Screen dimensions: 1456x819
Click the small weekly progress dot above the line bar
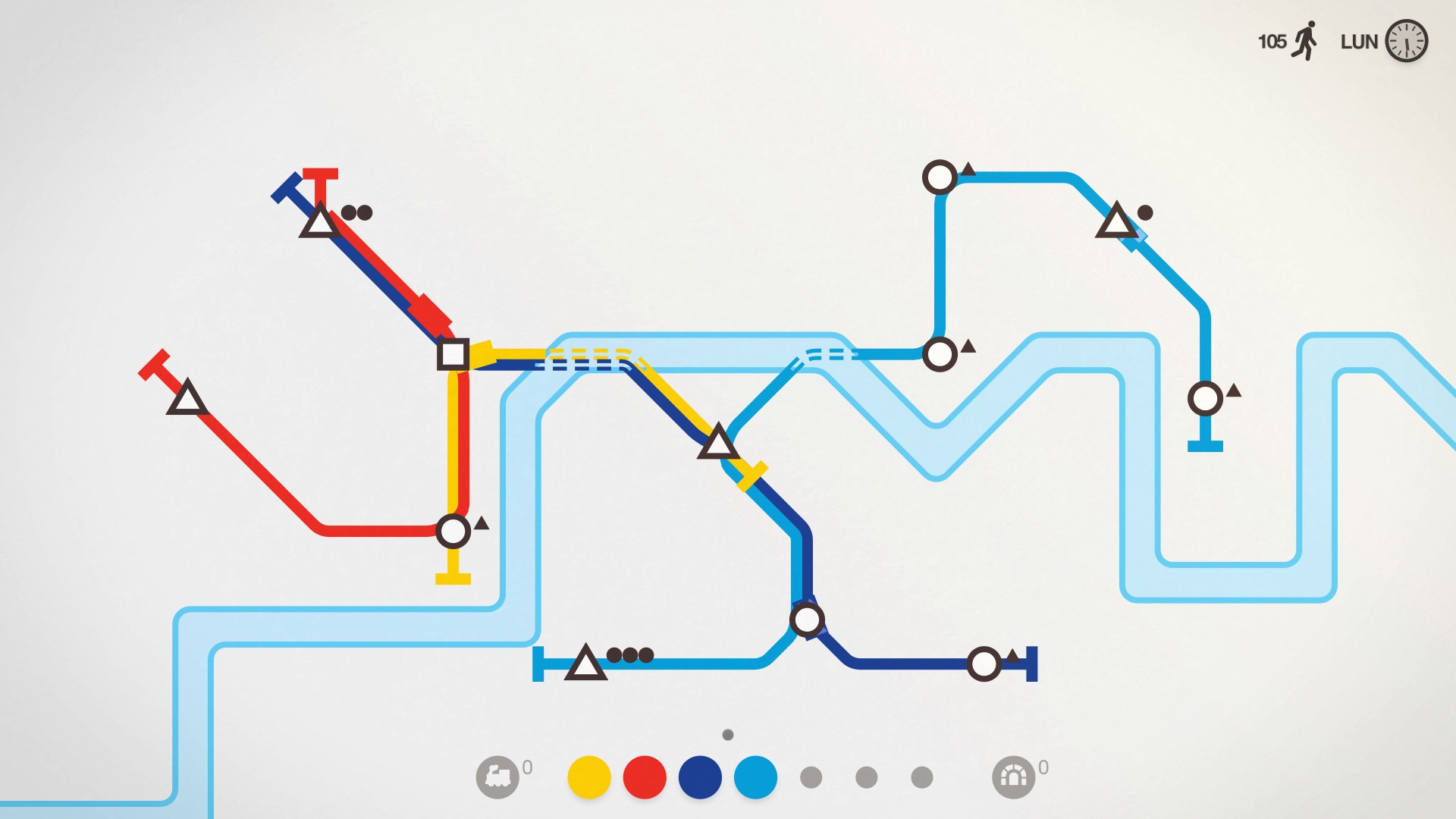(729, 734)
